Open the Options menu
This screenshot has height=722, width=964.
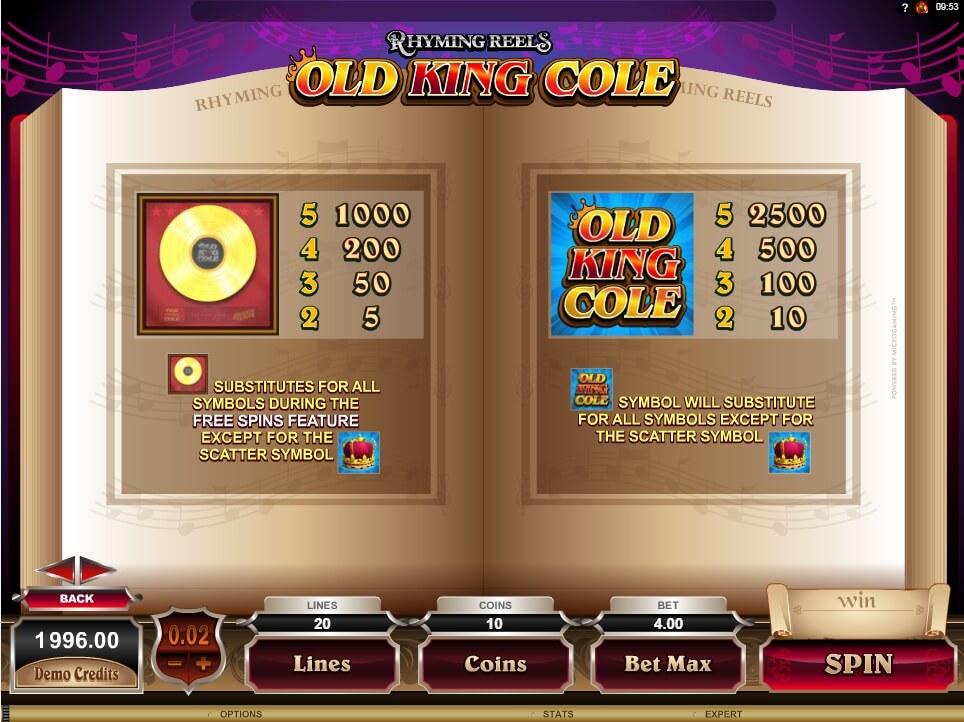click(240, 714)
